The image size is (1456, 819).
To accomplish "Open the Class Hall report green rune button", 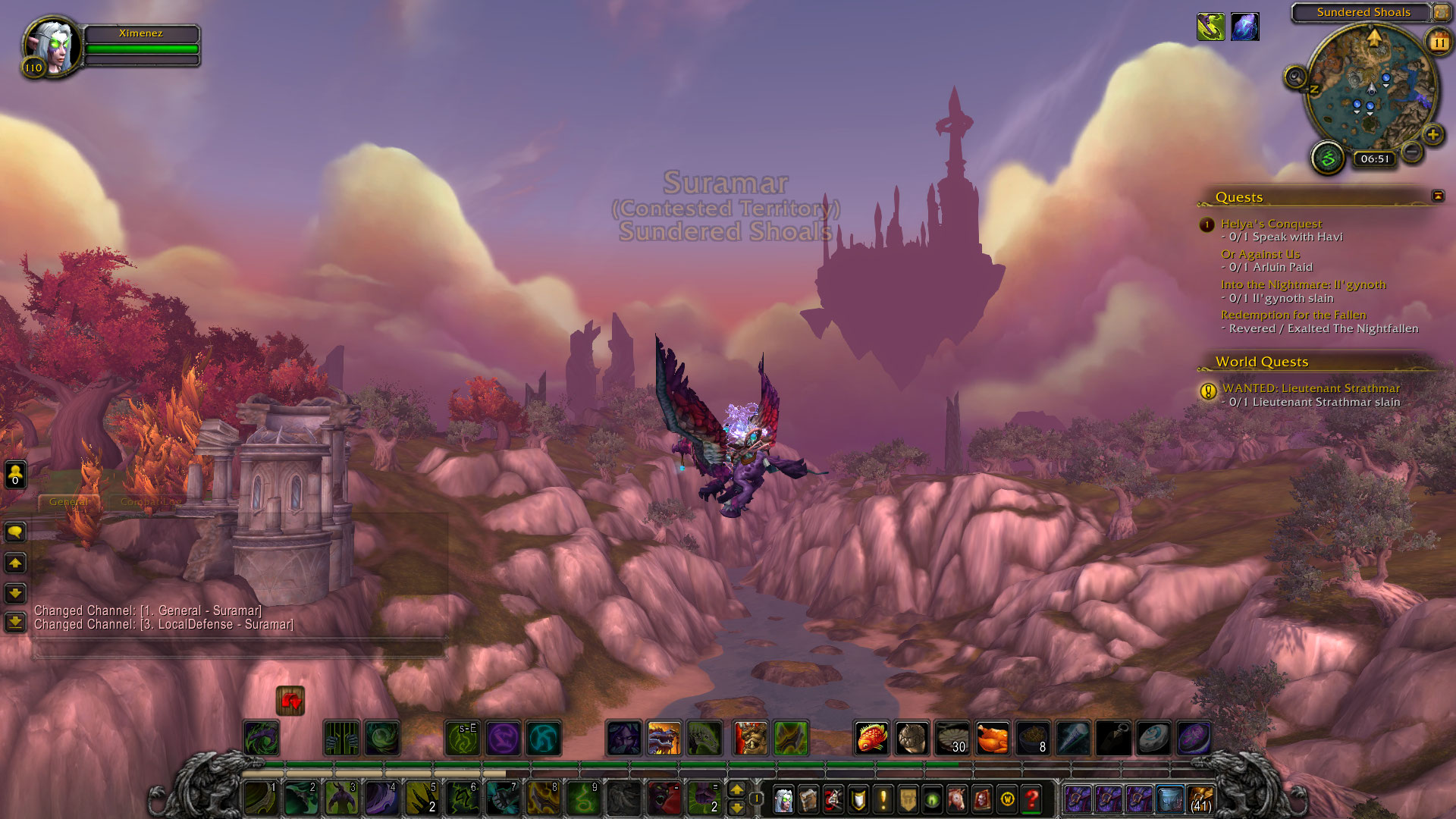I will pos(1328,158).
